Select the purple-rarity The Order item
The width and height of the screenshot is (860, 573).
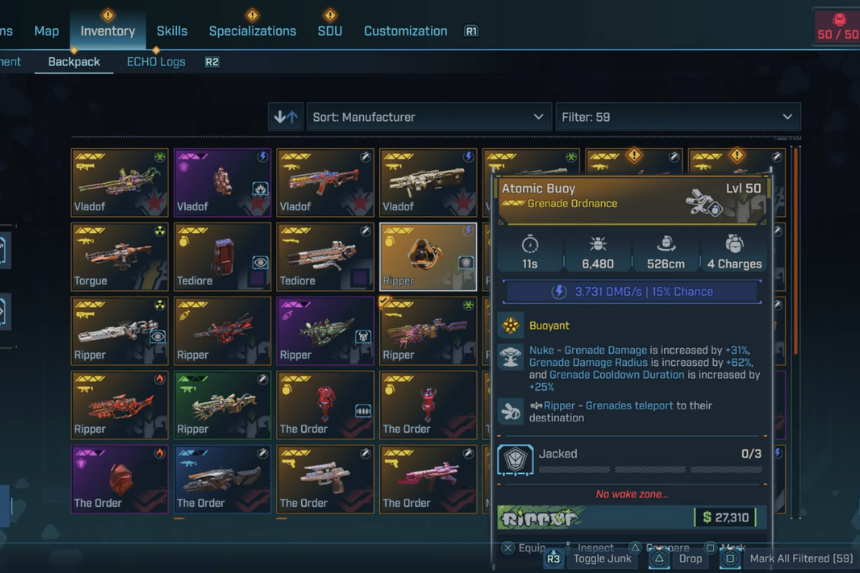[x=120, y=478]
